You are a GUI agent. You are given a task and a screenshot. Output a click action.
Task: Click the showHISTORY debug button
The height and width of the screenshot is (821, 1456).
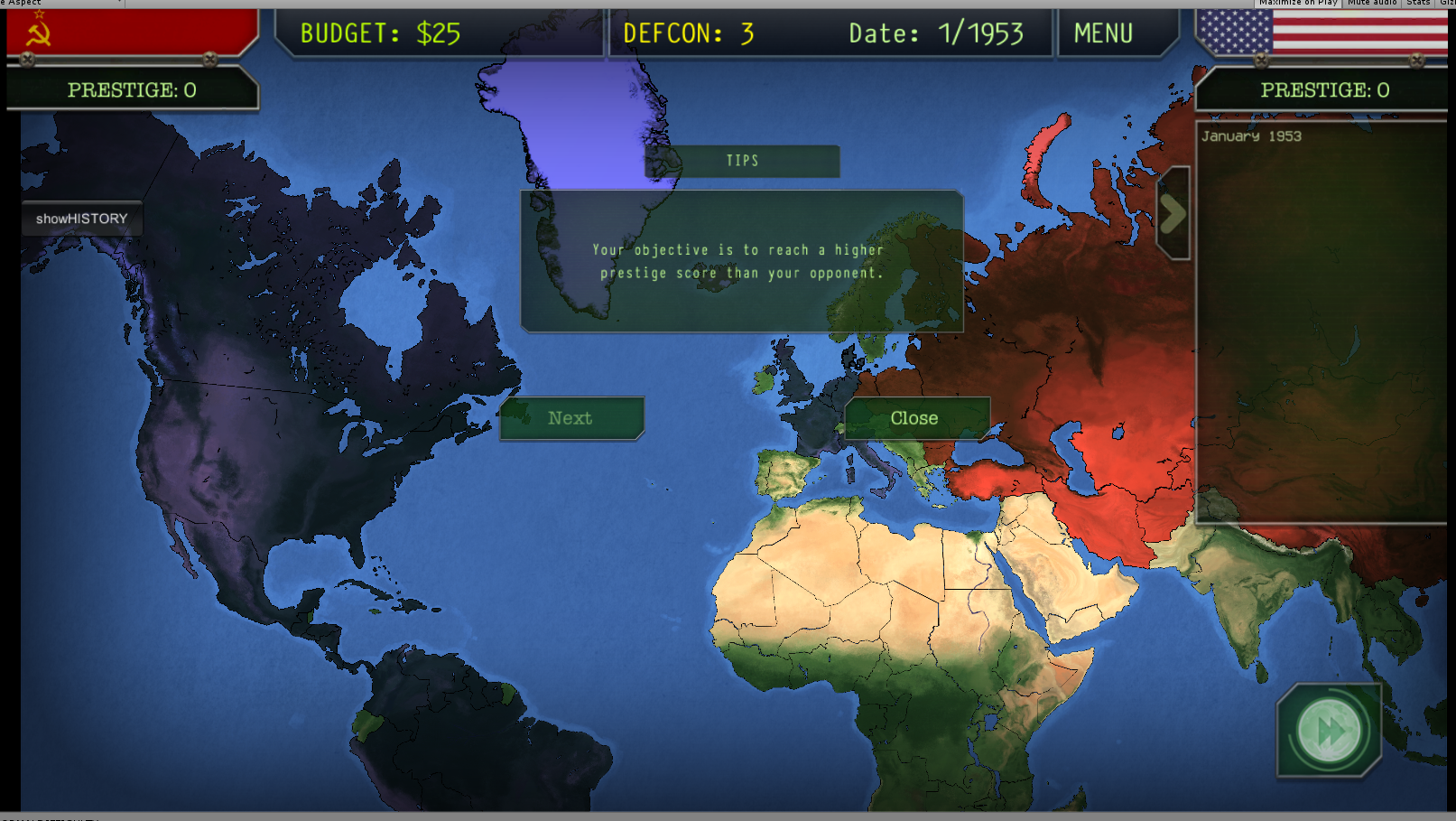[x=82, y=218]
